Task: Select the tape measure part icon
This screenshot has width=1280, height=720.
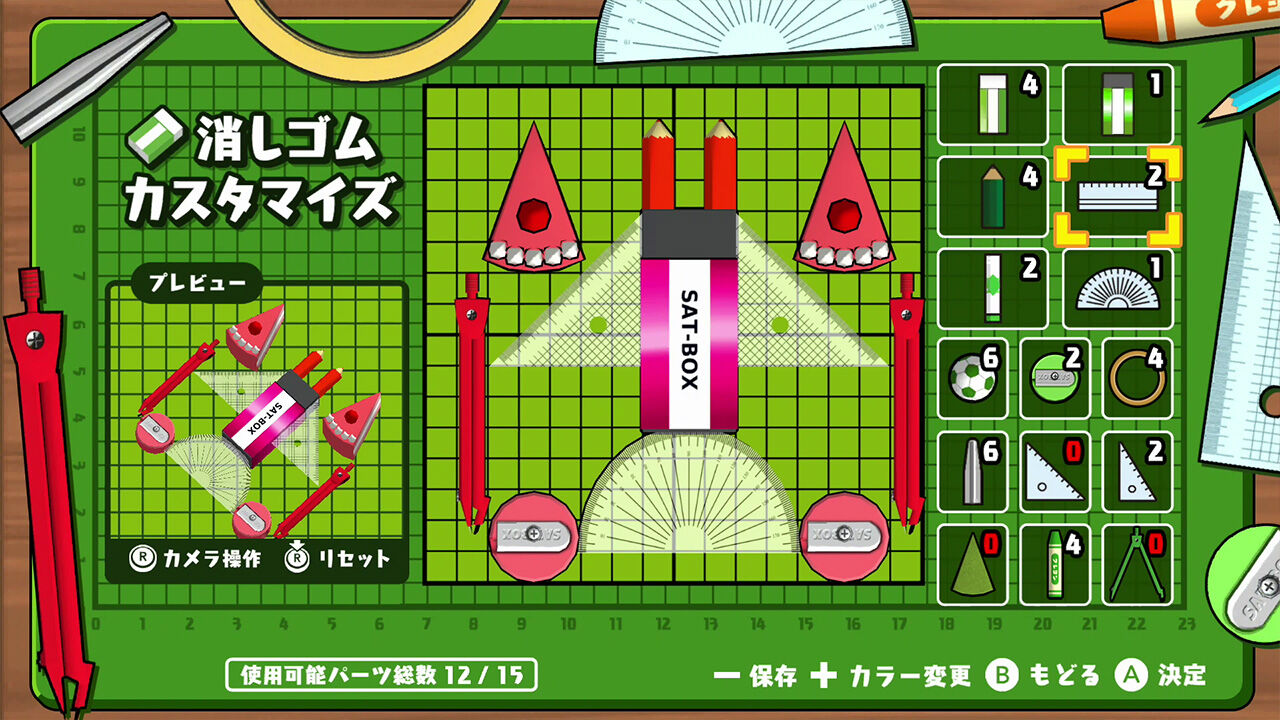Action: click(1053, 380)
